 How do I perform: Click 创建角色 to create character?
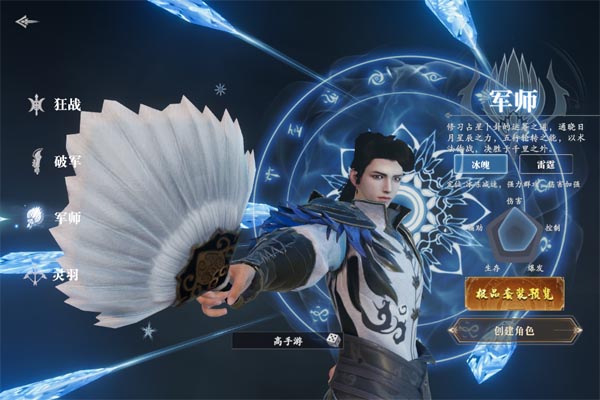click(x=516, y=330)
